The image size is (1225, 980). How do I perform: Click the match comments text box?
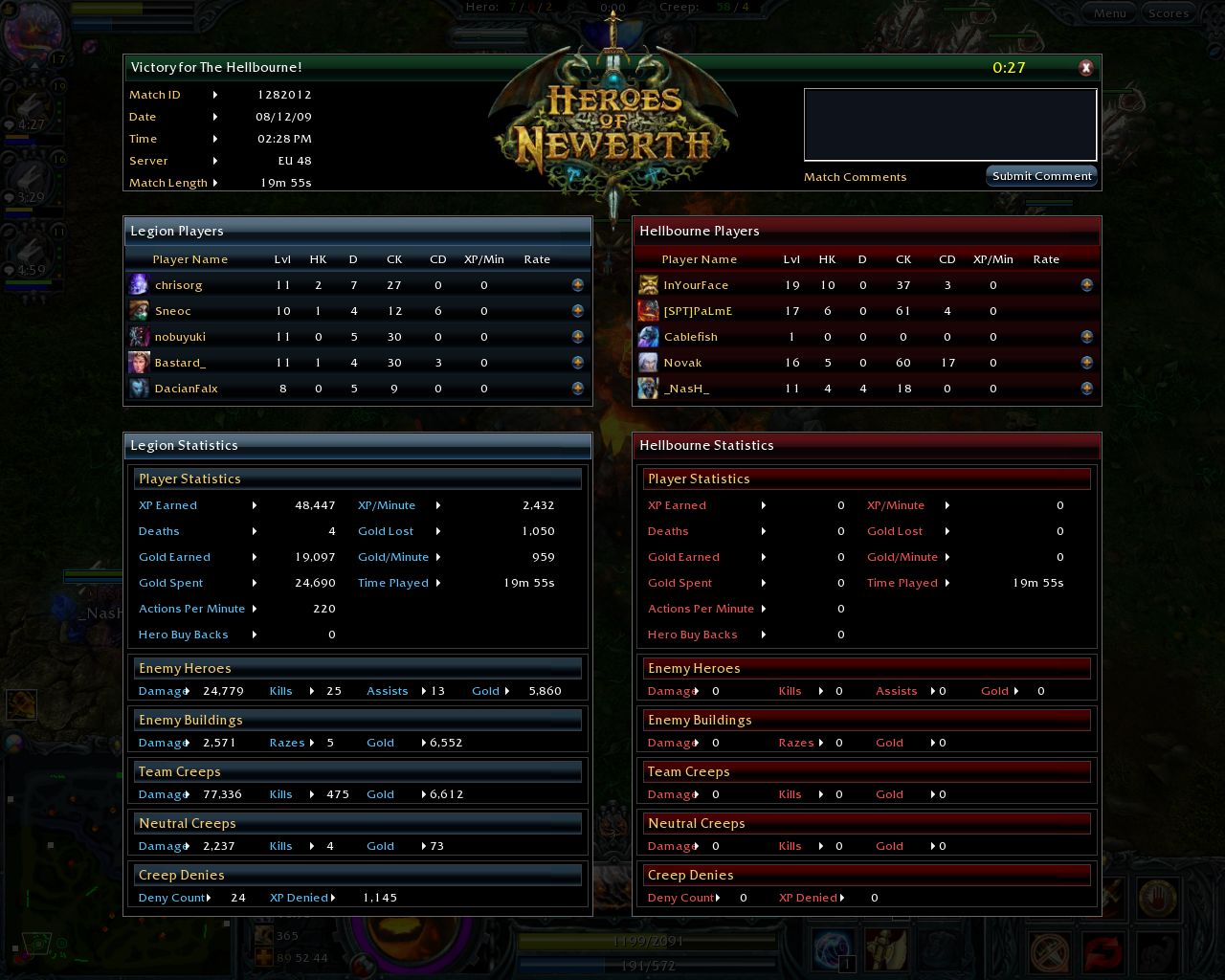949,125
